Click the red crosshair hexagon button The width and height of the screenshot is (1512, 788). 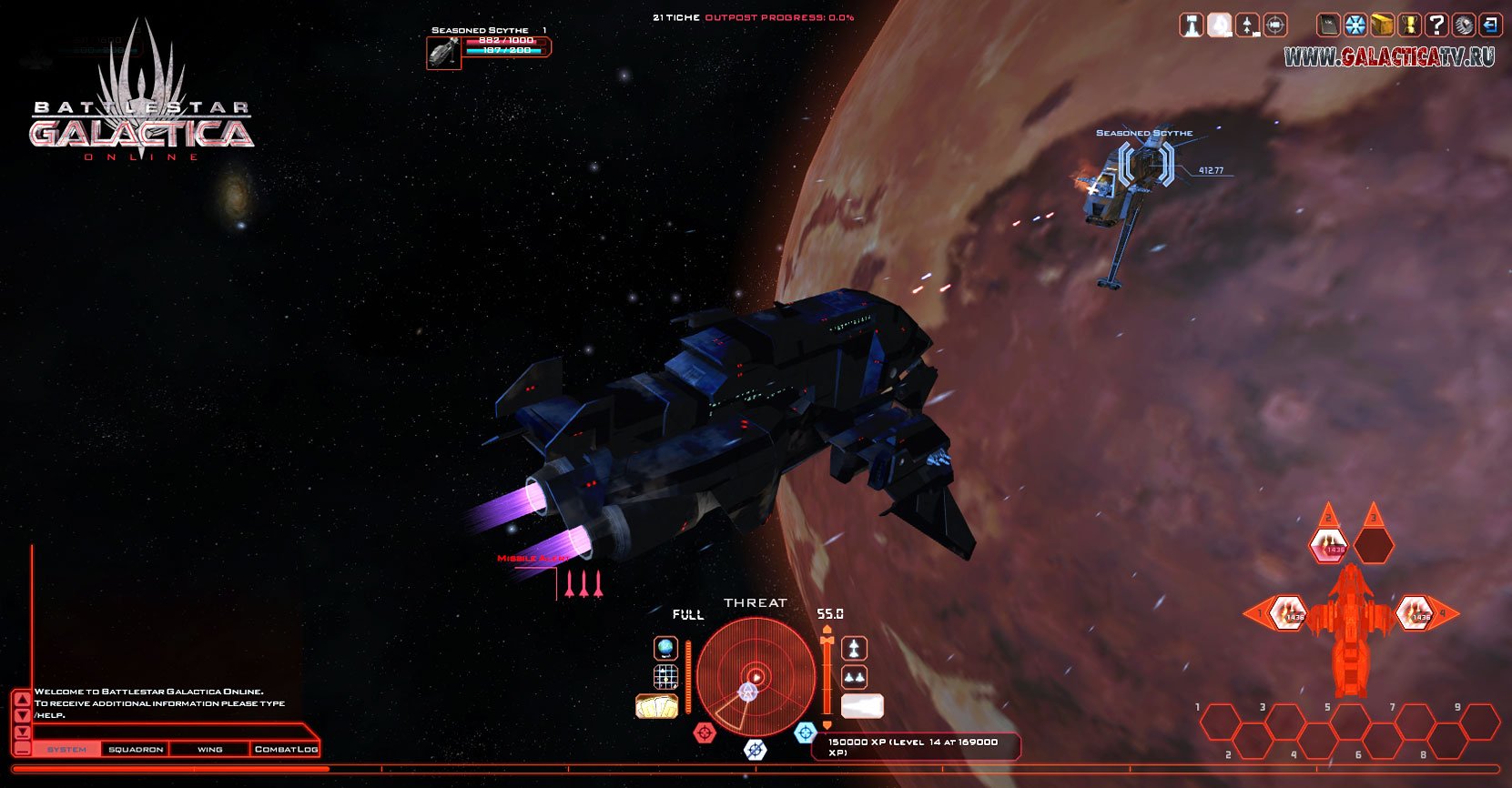[x=705, y=732]
